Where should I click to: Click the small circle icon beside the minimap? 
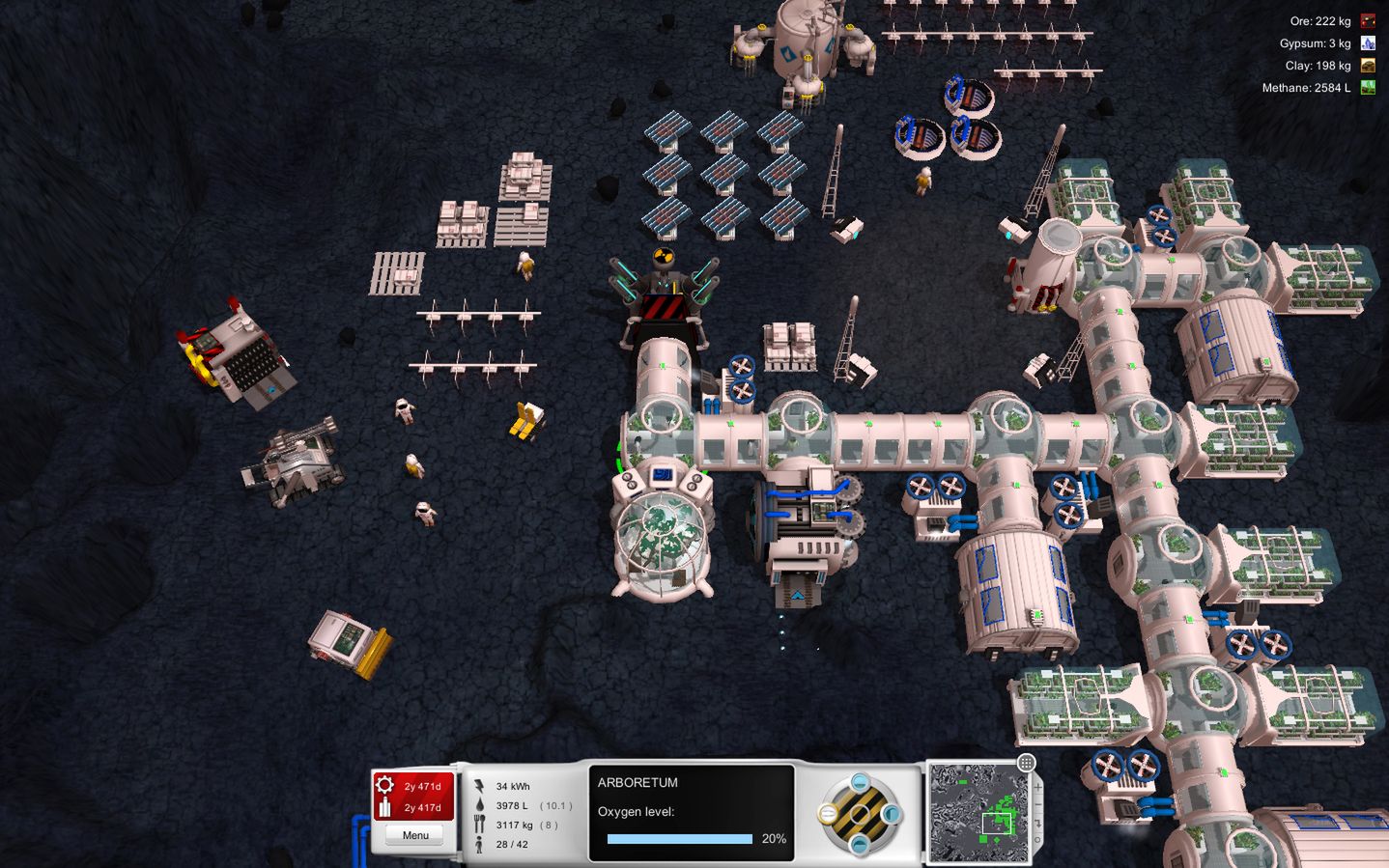(x=1038, y=840)
